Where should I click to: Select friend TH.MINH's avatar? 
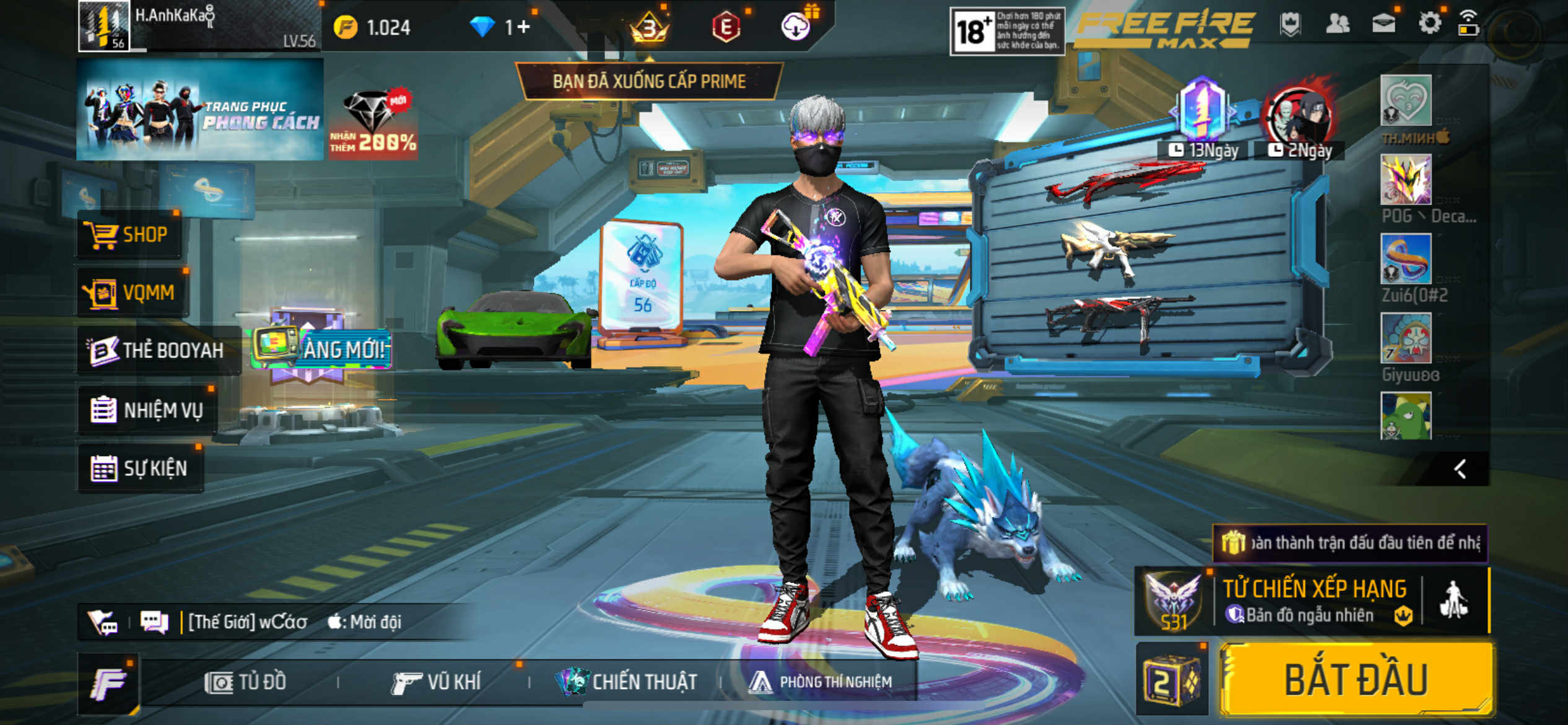pyautogui.click(x=1405, y=101)
